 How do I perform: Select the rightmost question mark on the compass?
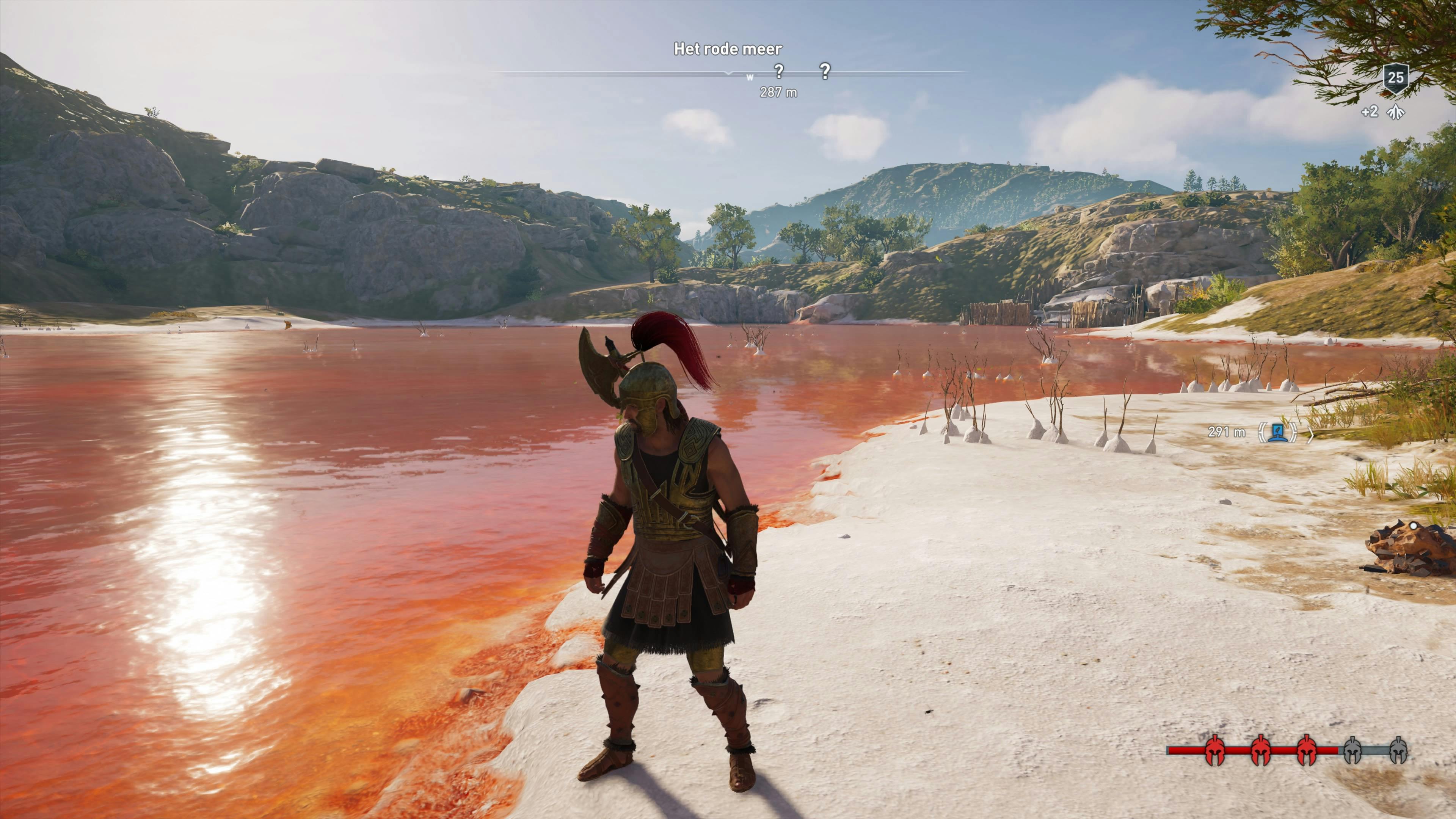pos(825,71)
